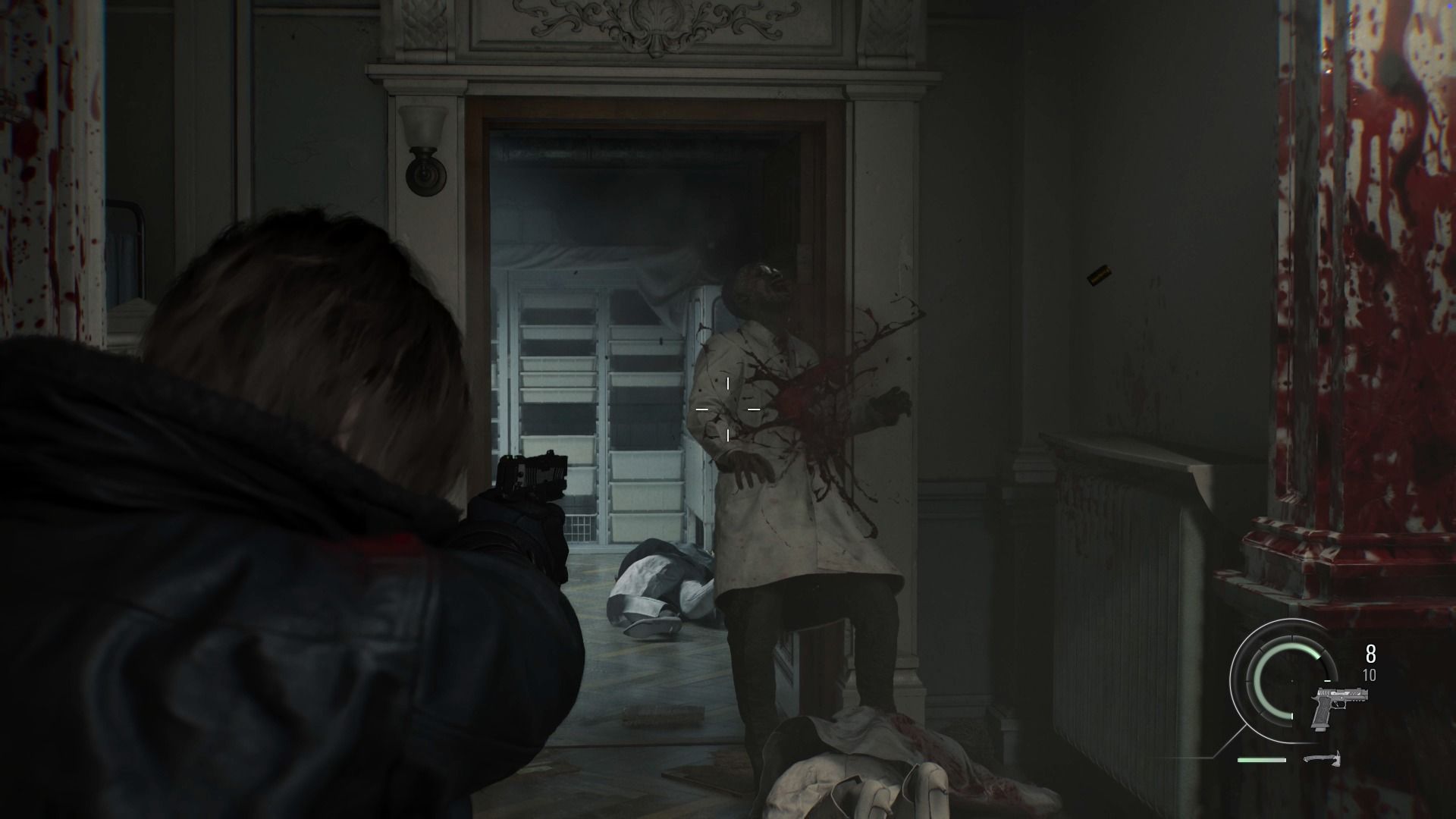
Task: Click the reserve ammo number 10
Action: pyautogui.click(x=1369, y=674)
